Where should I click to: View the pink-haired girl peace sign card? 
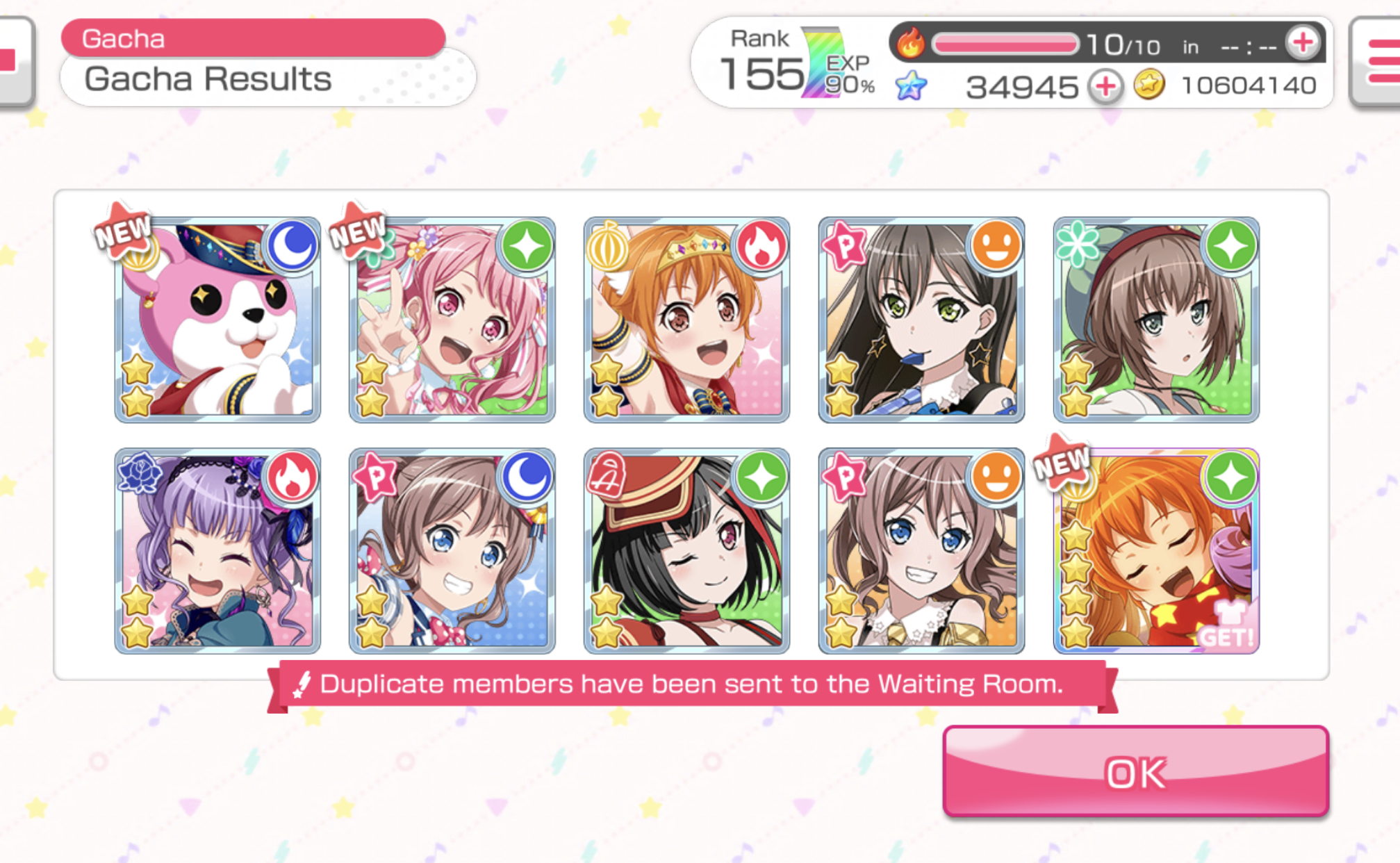click(452, 320)
